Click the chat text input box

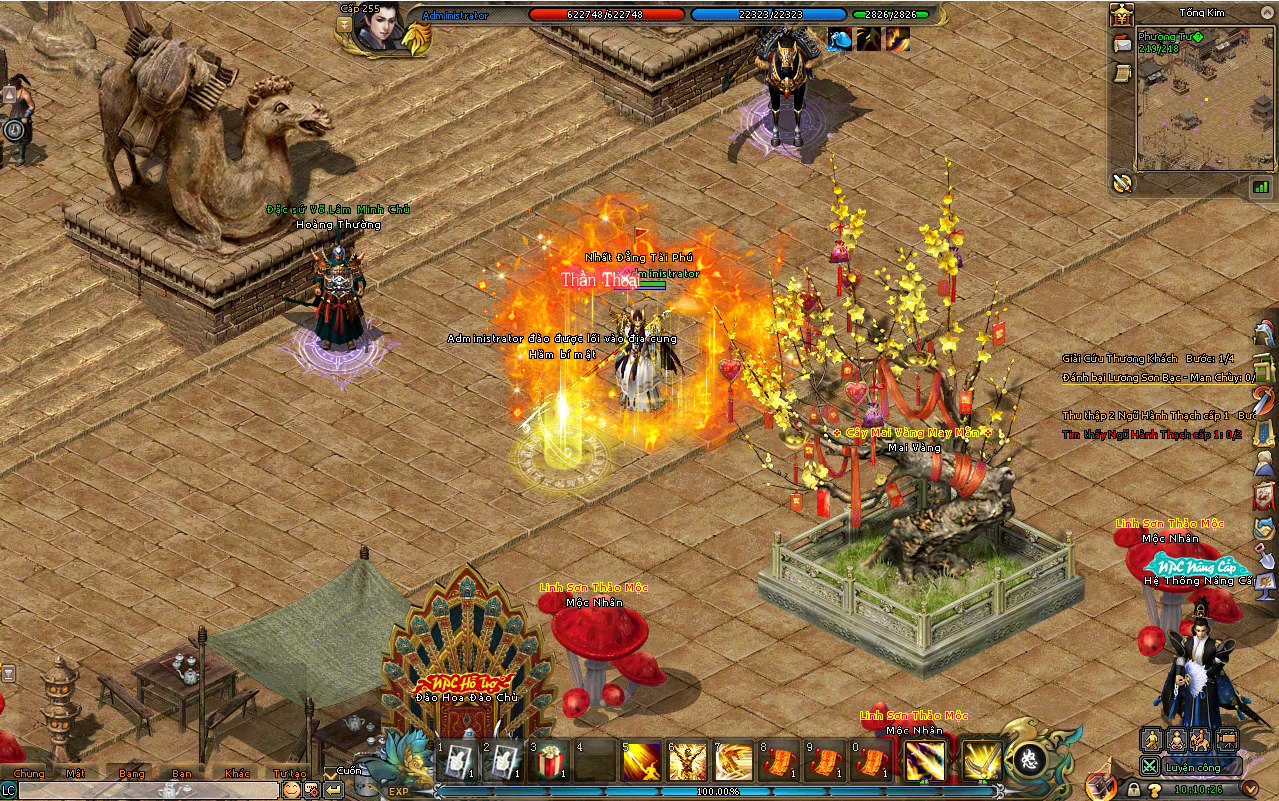148,790
